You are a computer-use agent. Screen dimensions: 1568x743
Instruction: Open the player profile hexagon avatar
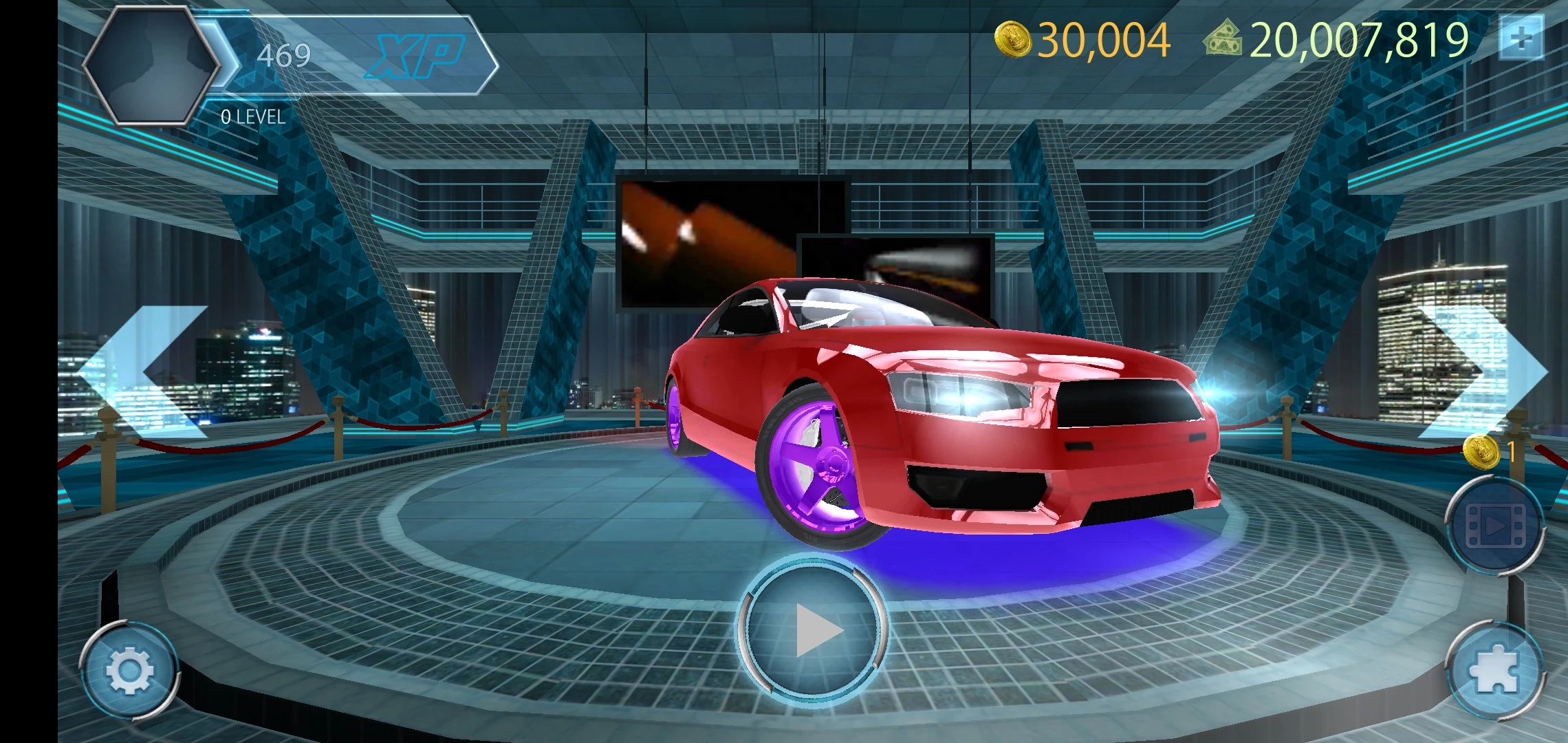(151, 65)
